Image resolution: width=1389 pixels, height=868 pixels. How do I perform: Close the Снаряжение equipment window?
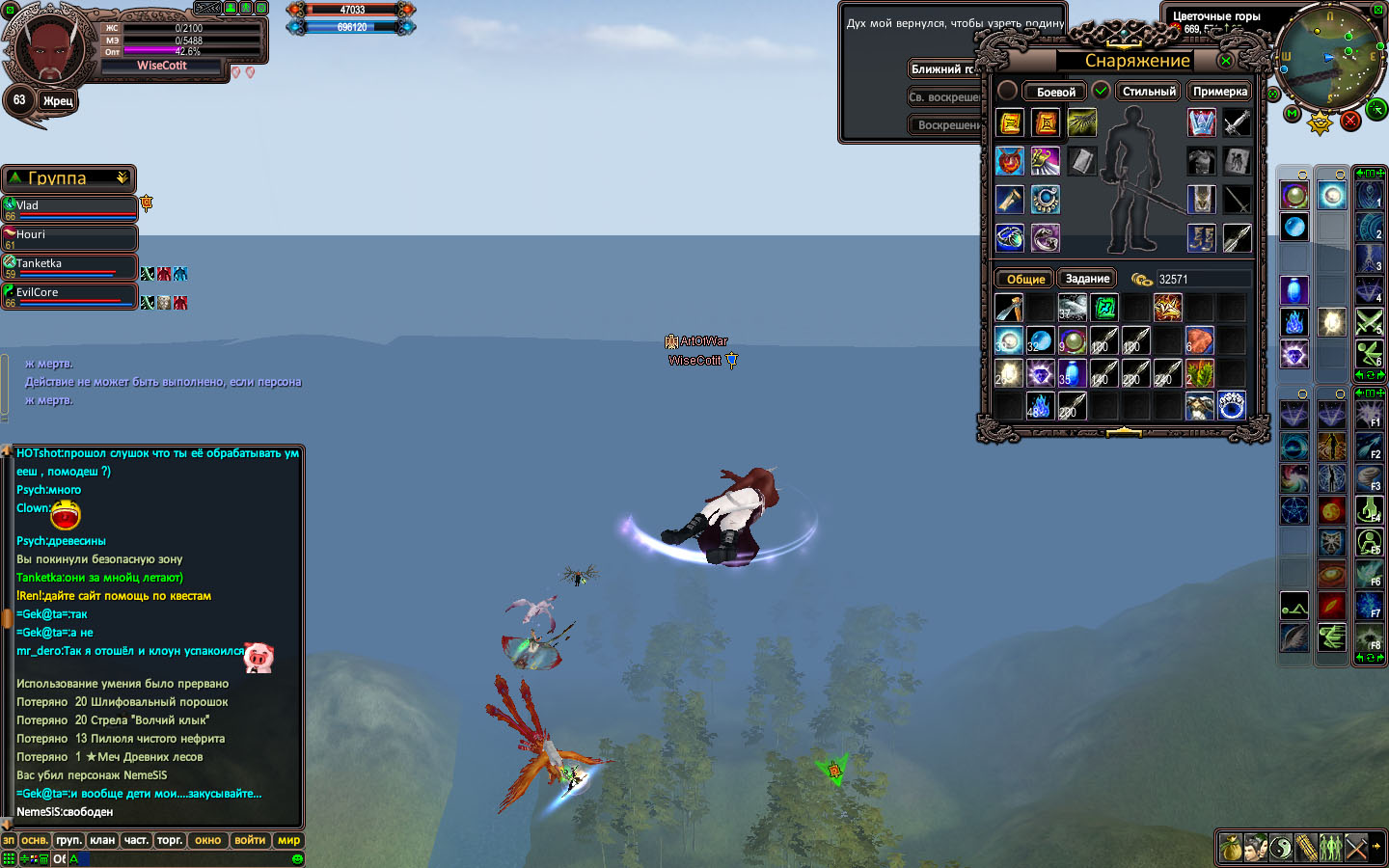pyautogui.click(x=1225, y=61)
